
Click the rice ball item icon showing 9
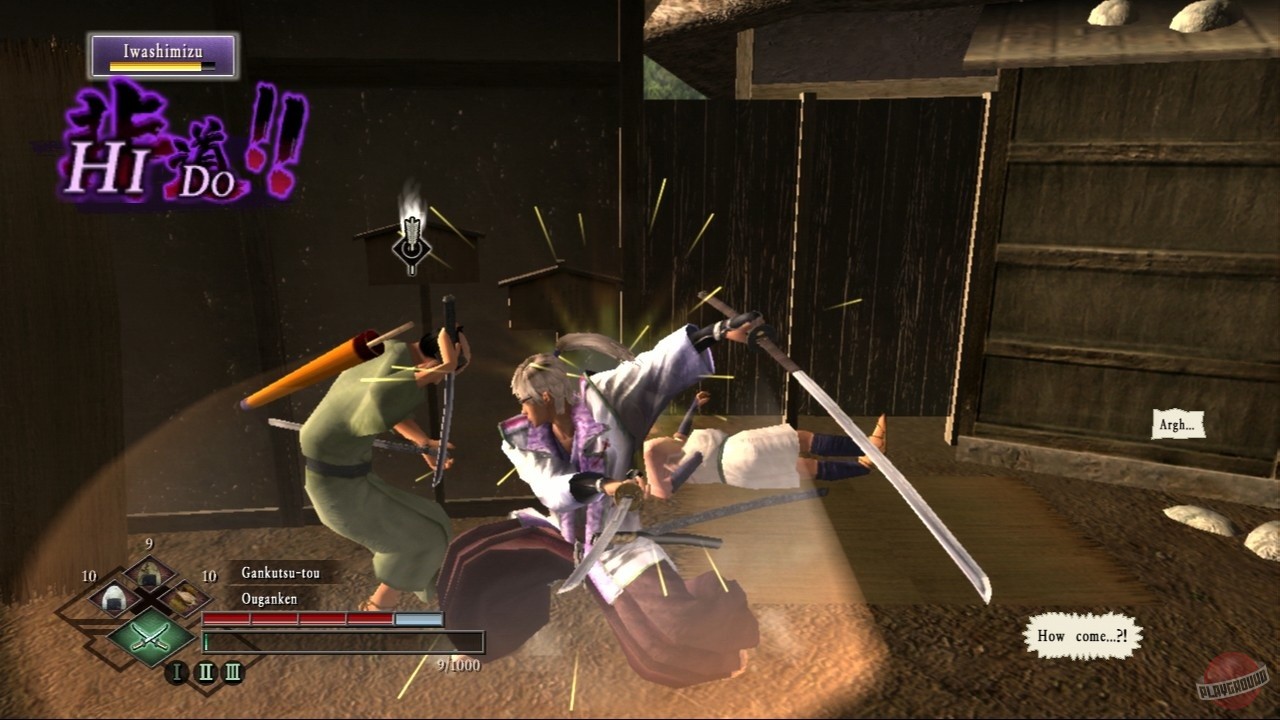pos(148,572)
